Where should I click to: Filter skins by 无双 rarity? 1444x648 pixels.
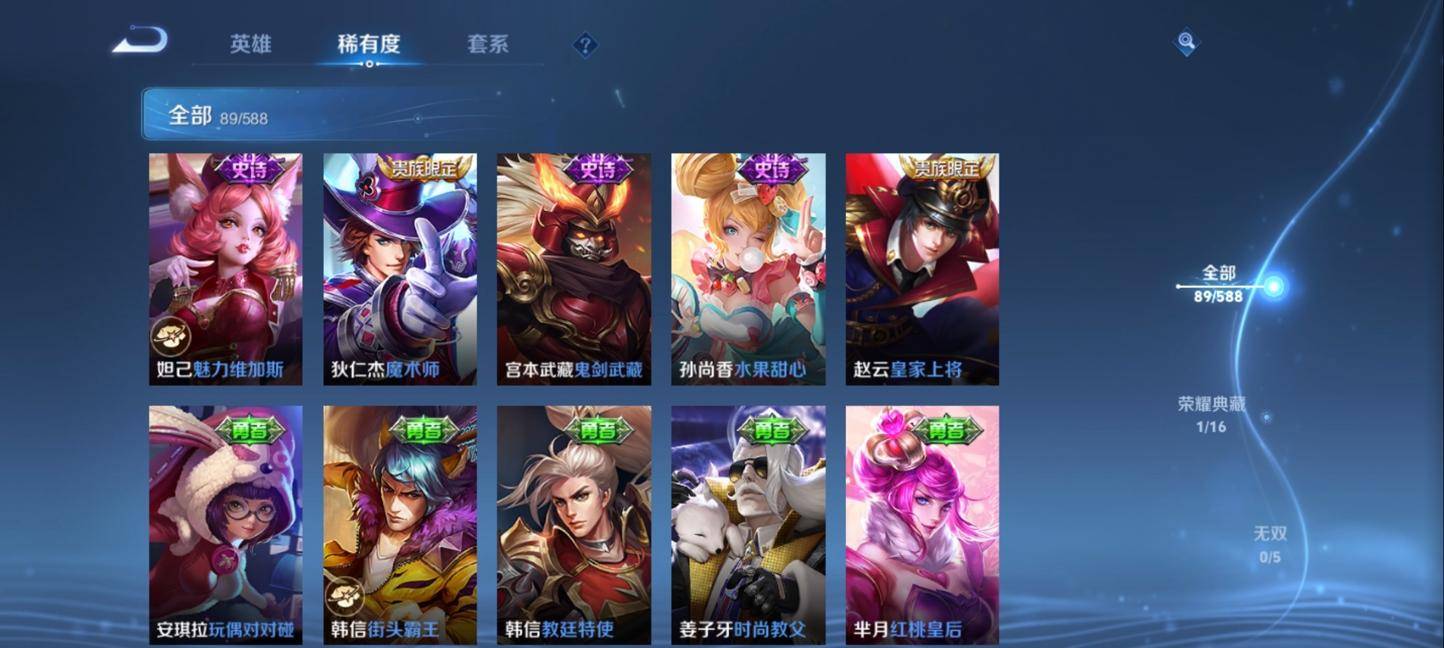[x=1269, y=544]
